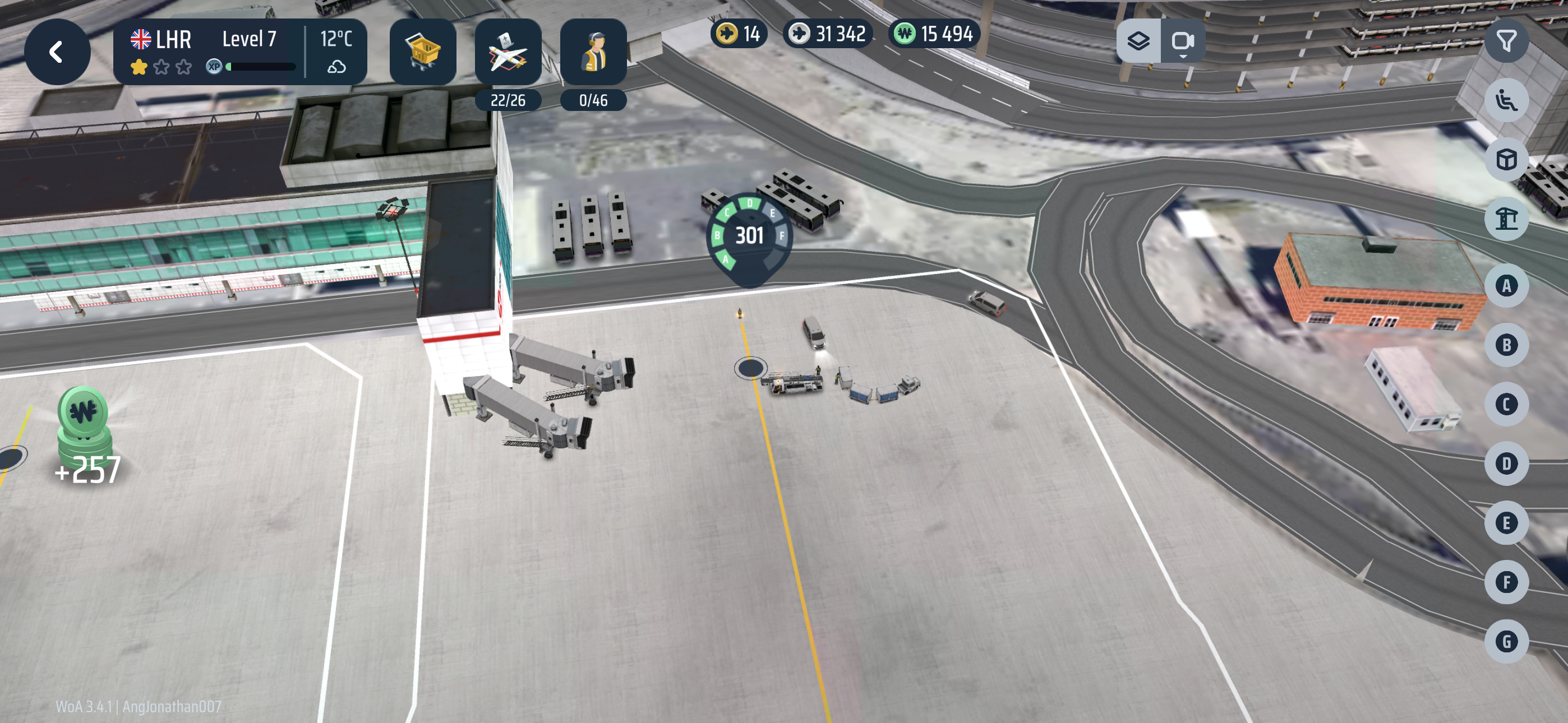The width and height of the screenshot is (1568, 723).
Task: Jump to terminal zone C
Action: point(1506,404)
